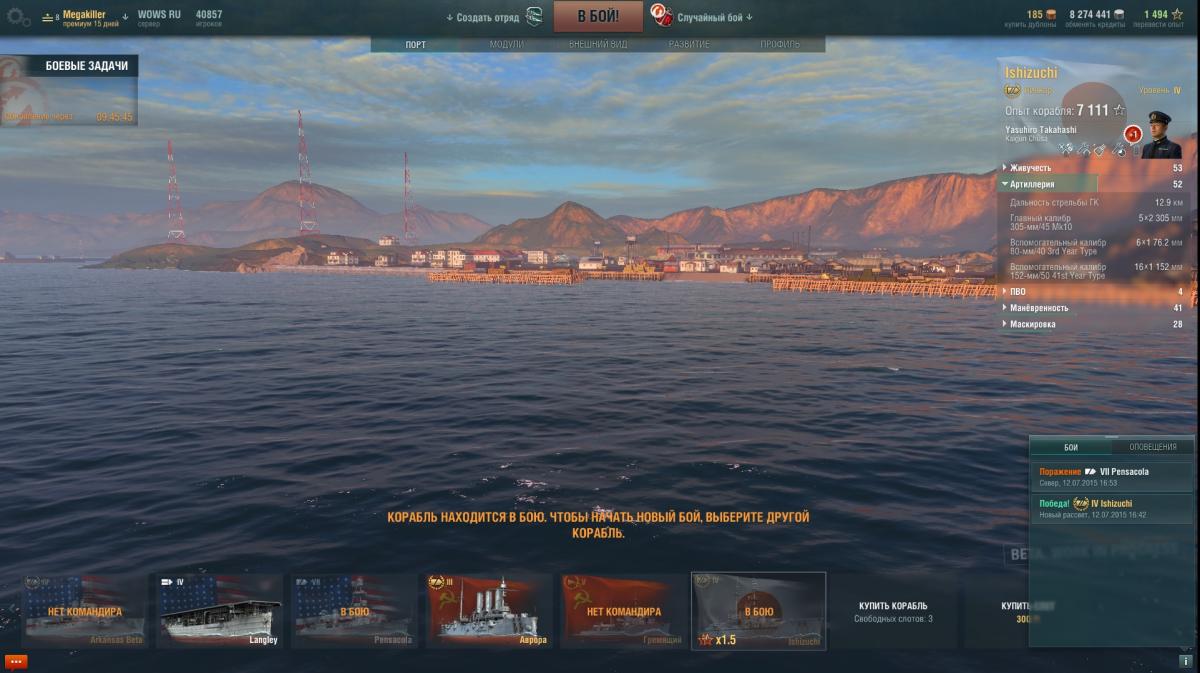Open the commander Yasuhiro Takahashi portrait

coord(1160,134)
